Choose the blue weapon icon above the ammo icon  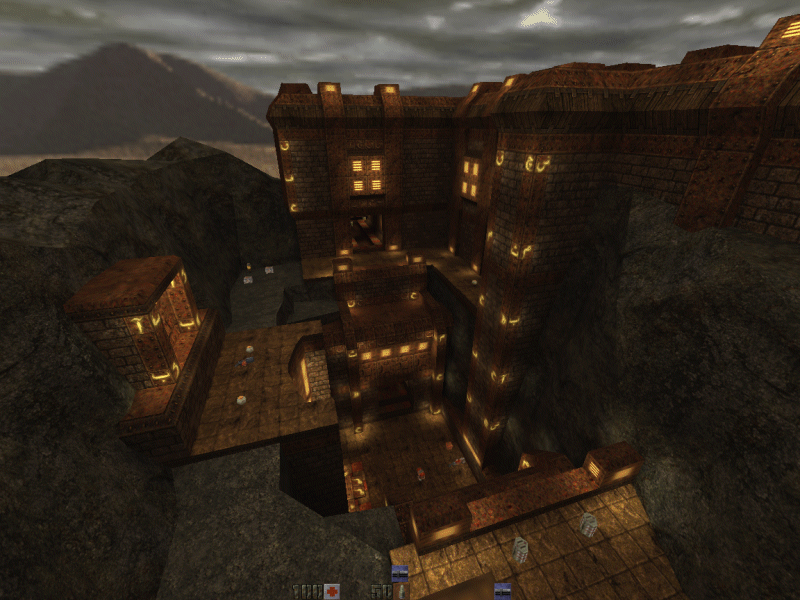tap(400, 572)
